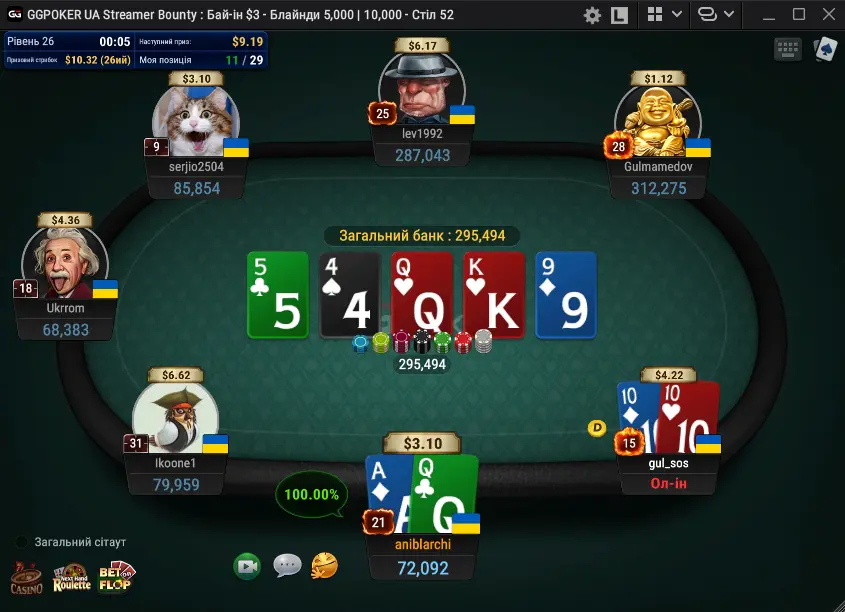Open the spade card icon at top right
845x612 pixels.
(825, 49)
